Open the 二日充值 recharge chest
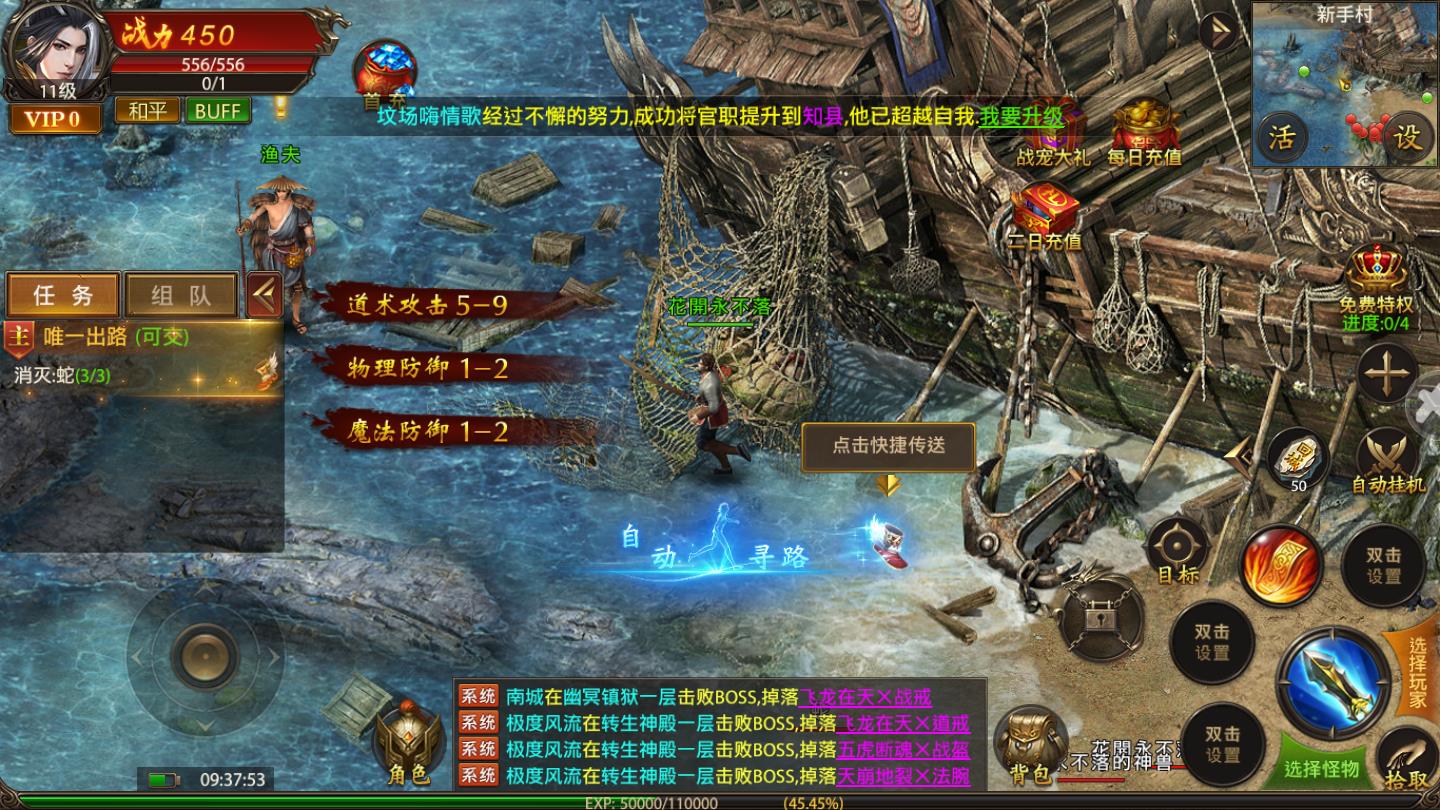Image resolution: width=1440 pixels, height=810 pixels. tap(1046, 216)
